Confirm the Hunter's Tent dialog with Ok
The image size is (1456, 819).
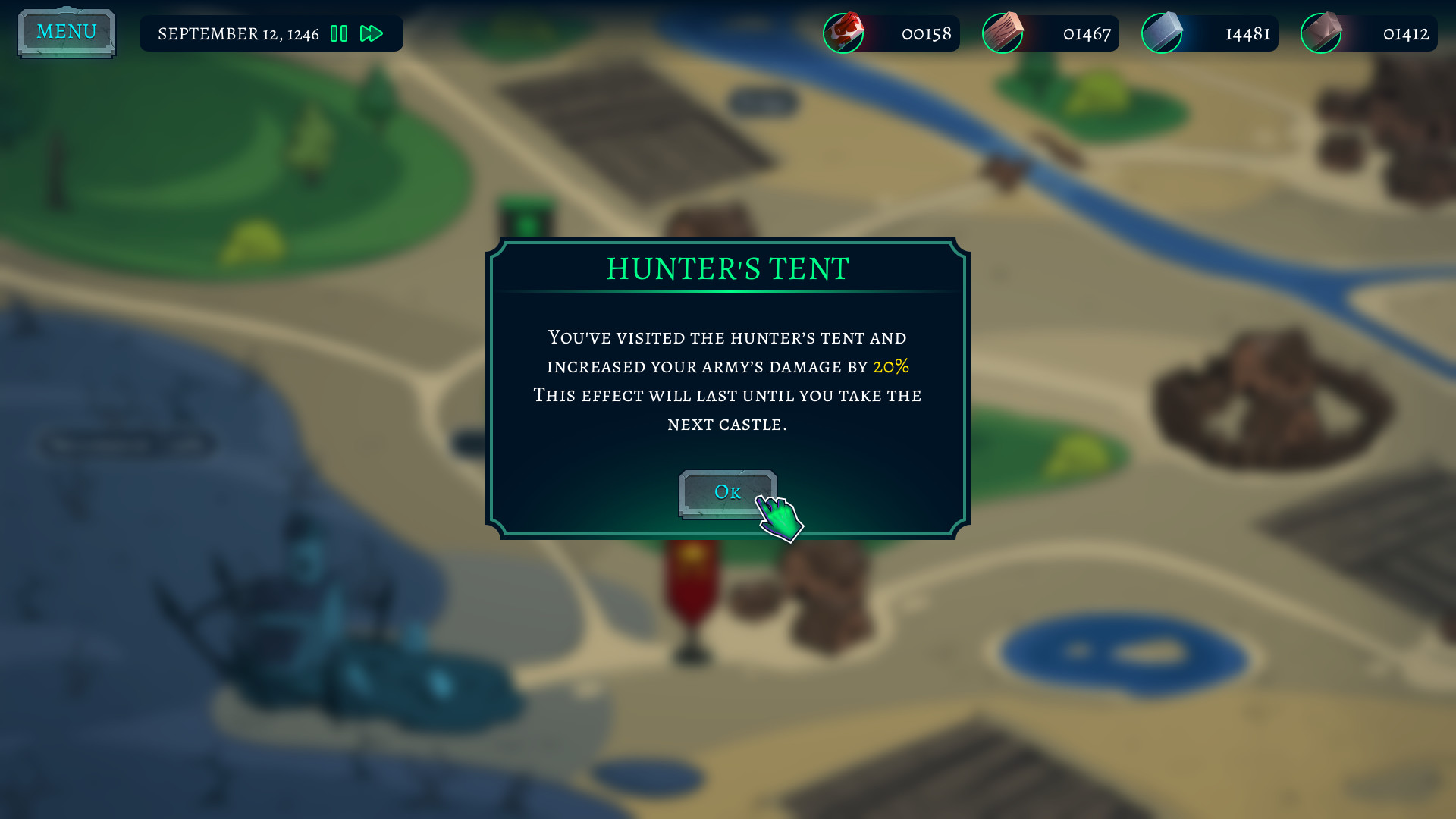tap(726, 493)
